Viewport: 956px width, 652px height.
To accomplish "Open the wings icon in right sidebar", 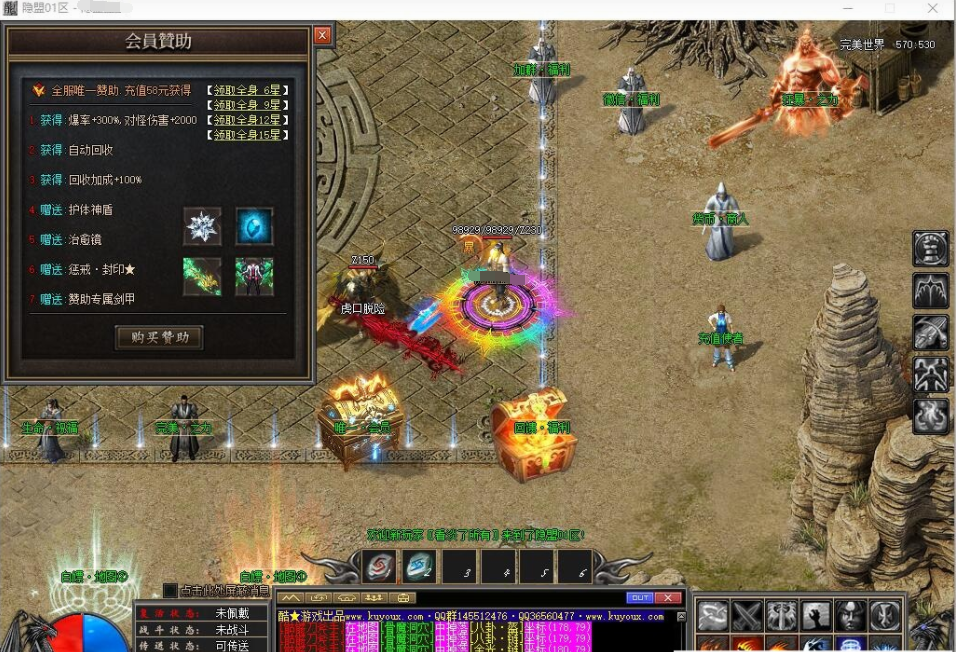I will (931, 291).
